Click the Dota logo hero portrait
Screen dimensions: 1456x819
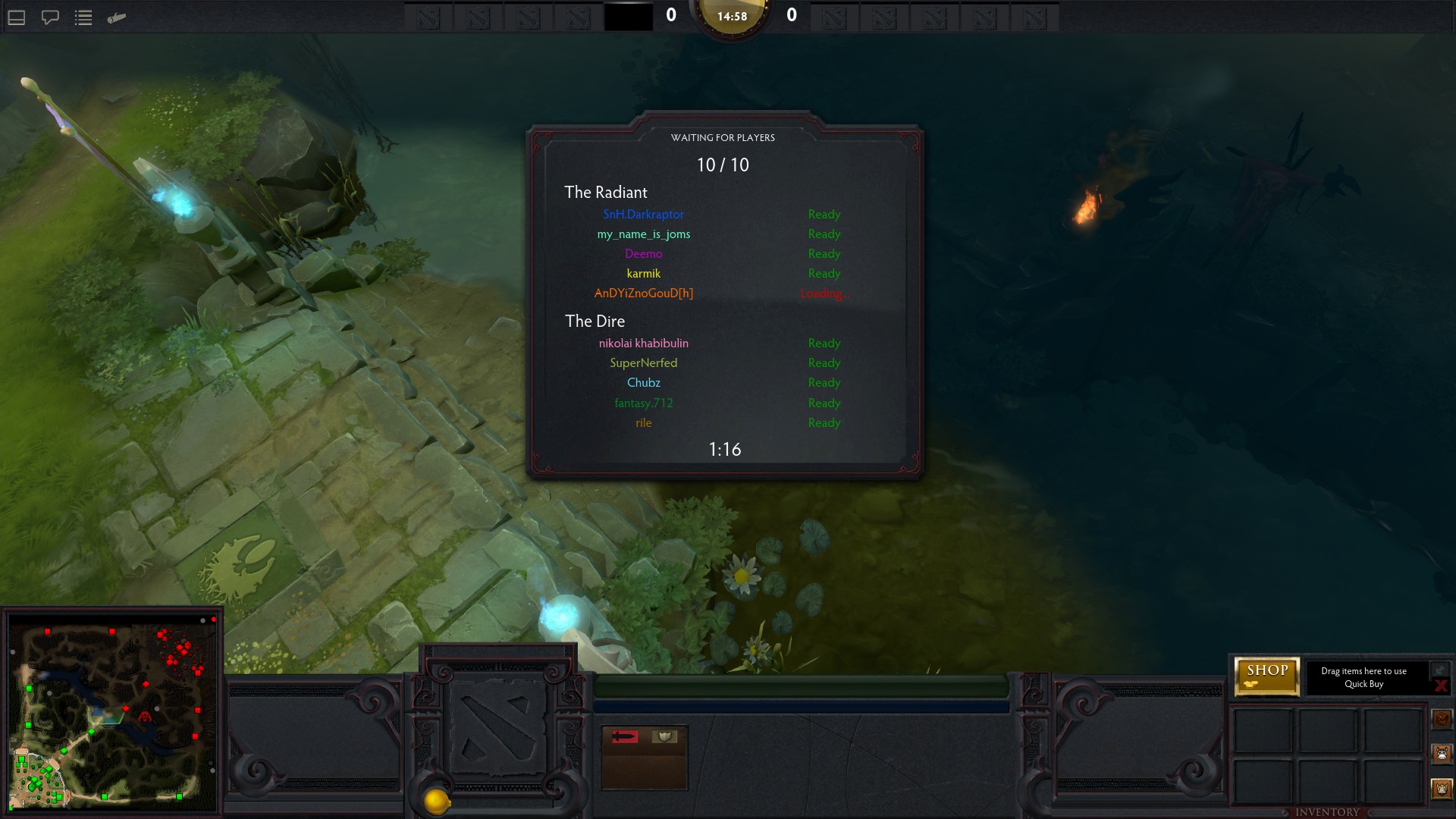tap(497, 727)
